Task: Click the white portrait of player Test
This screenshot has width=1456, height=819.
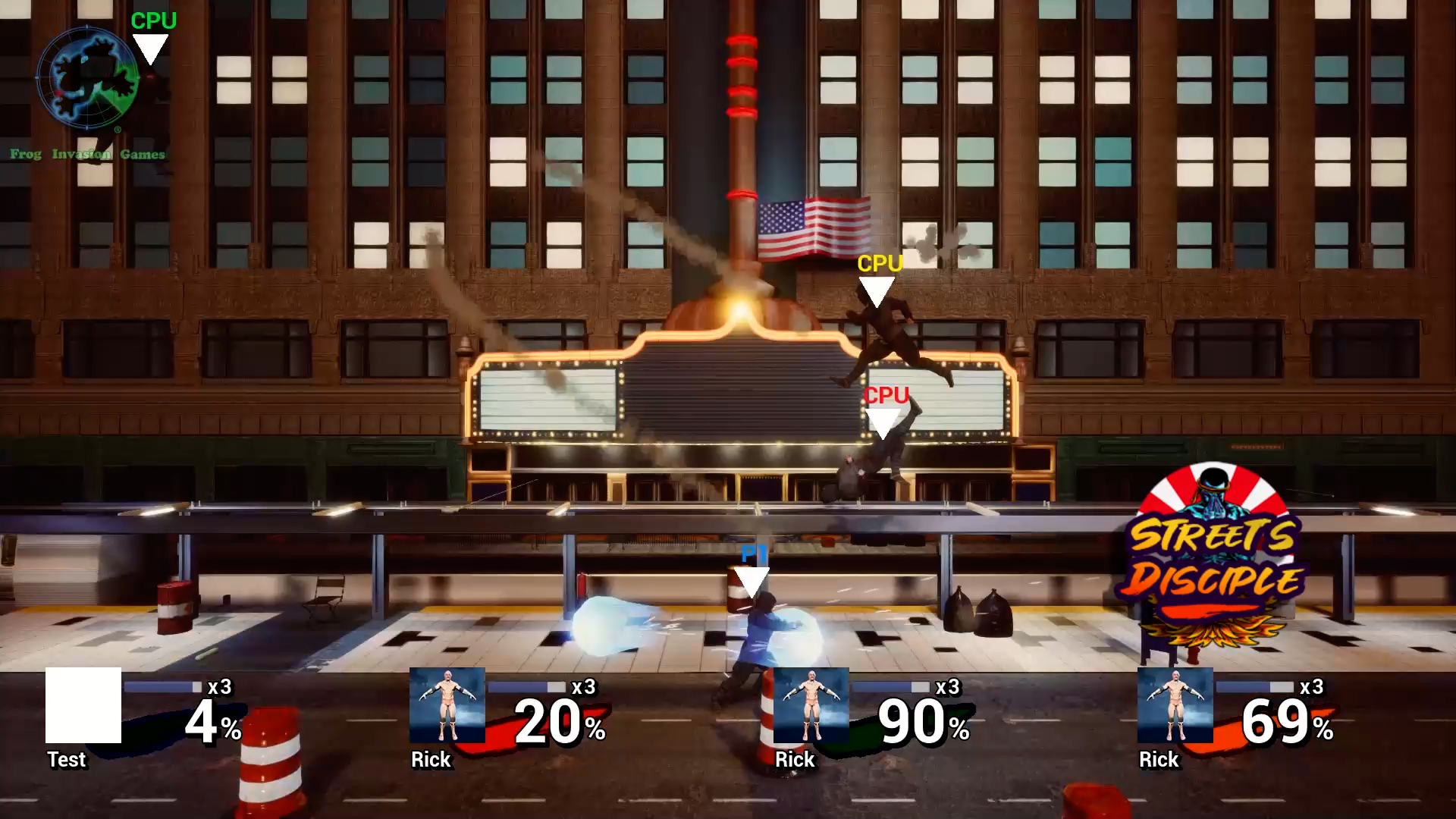Action: click(83, 705)
